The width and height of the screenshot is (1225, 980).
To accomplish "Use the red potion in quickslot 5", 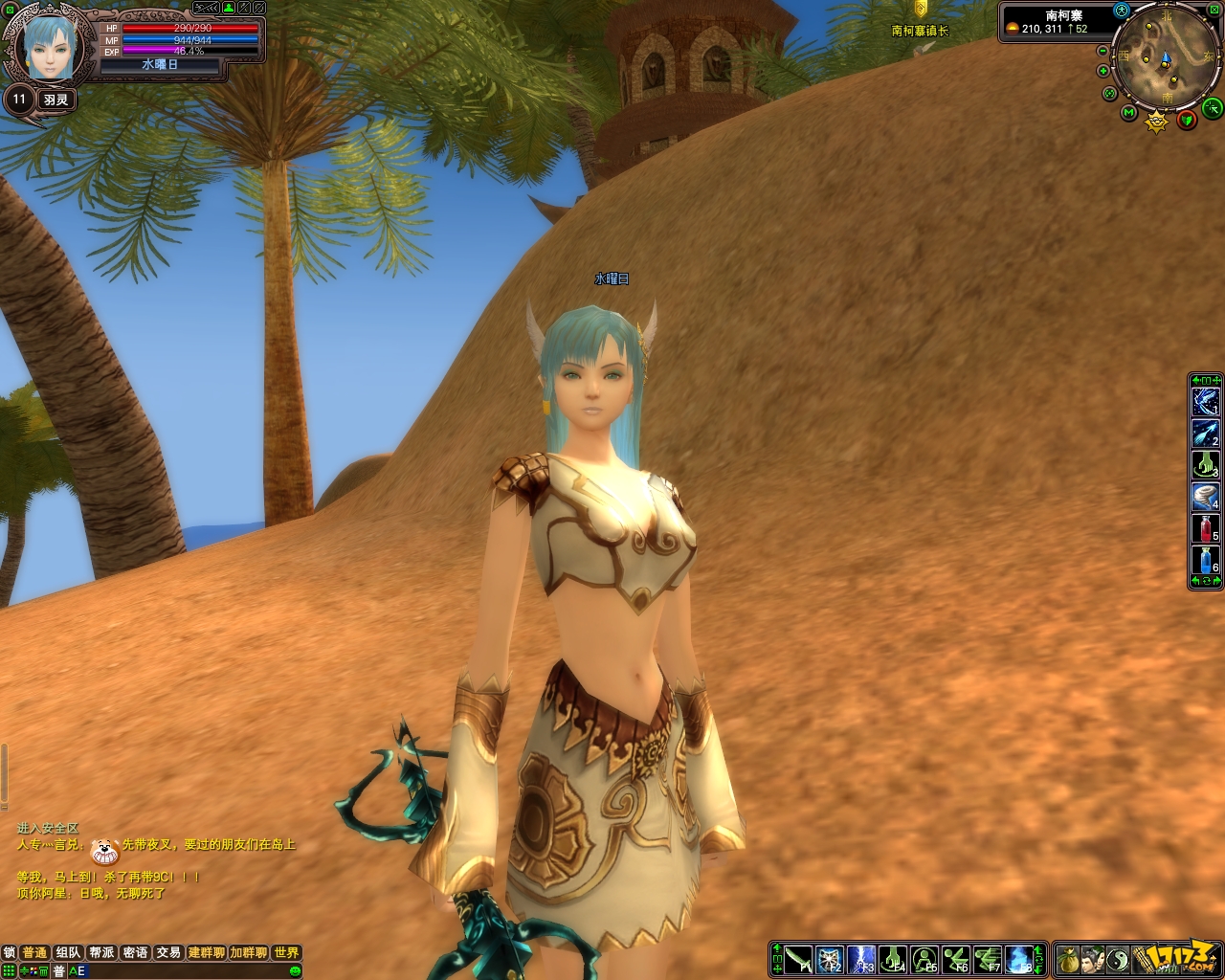I will point(1205,528).
